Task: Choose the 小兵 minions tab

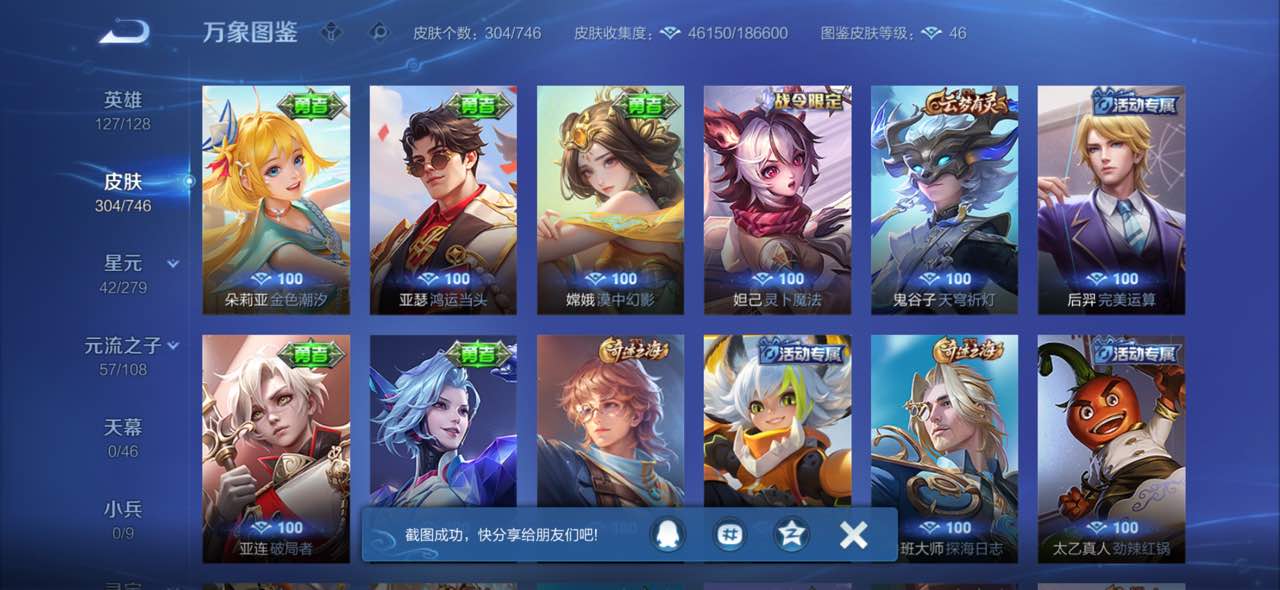Action: point(123,519)
